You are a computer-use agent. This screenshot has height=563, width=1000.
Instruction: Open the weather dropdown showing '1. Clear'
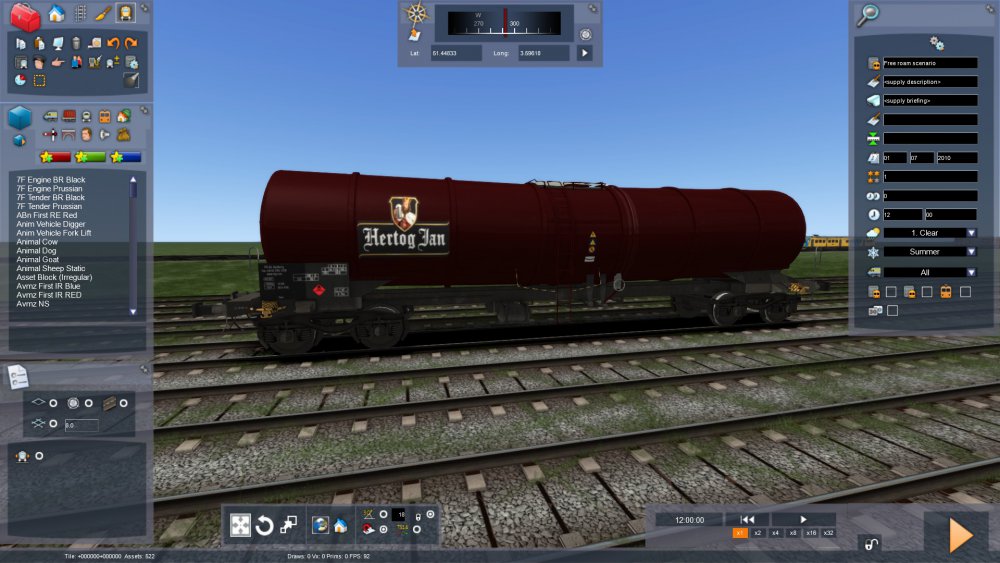click(x=971, y=233)
